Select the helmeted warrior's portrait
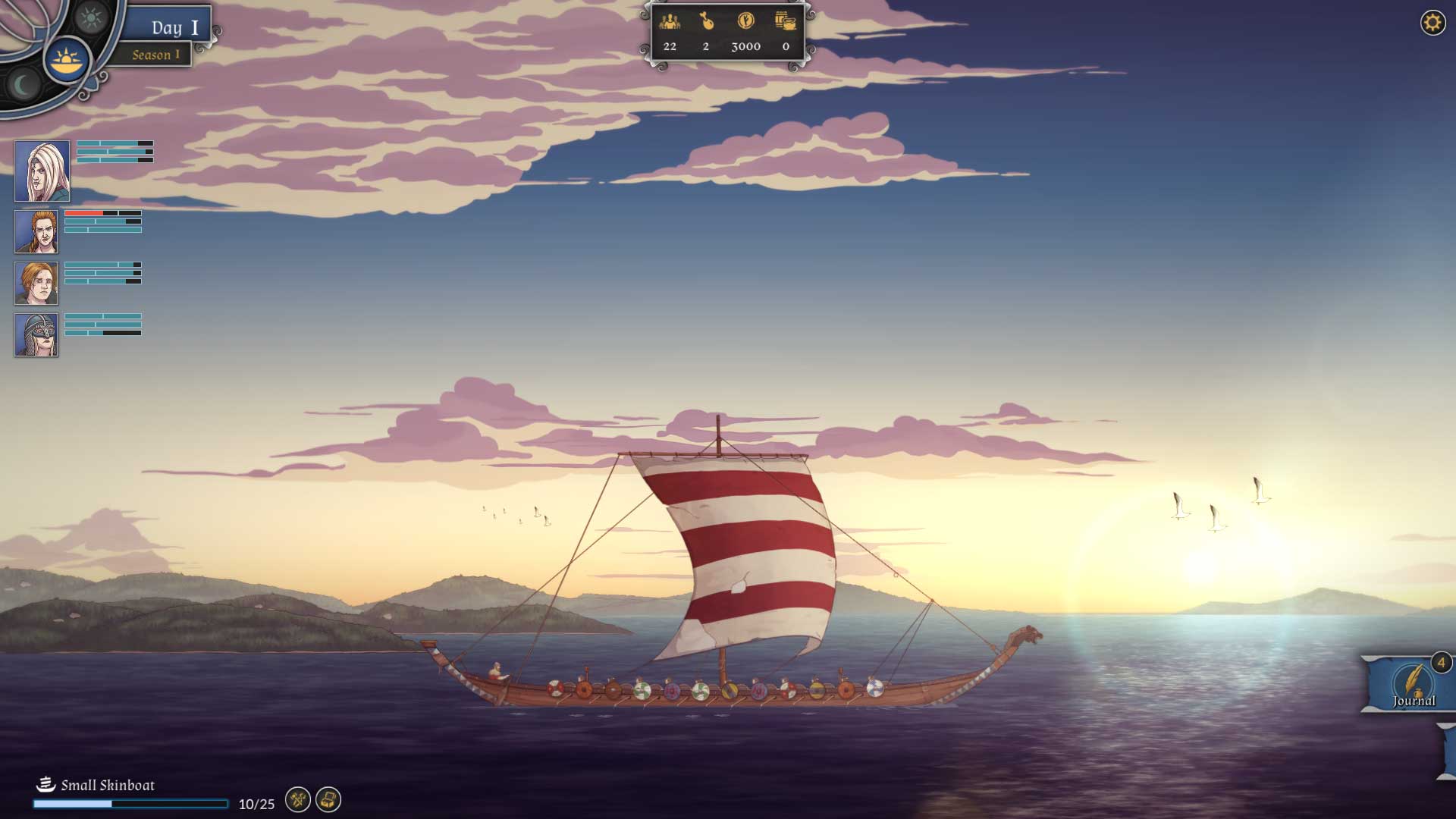Viewport: 1456px width, 819px height. (36, 335)
